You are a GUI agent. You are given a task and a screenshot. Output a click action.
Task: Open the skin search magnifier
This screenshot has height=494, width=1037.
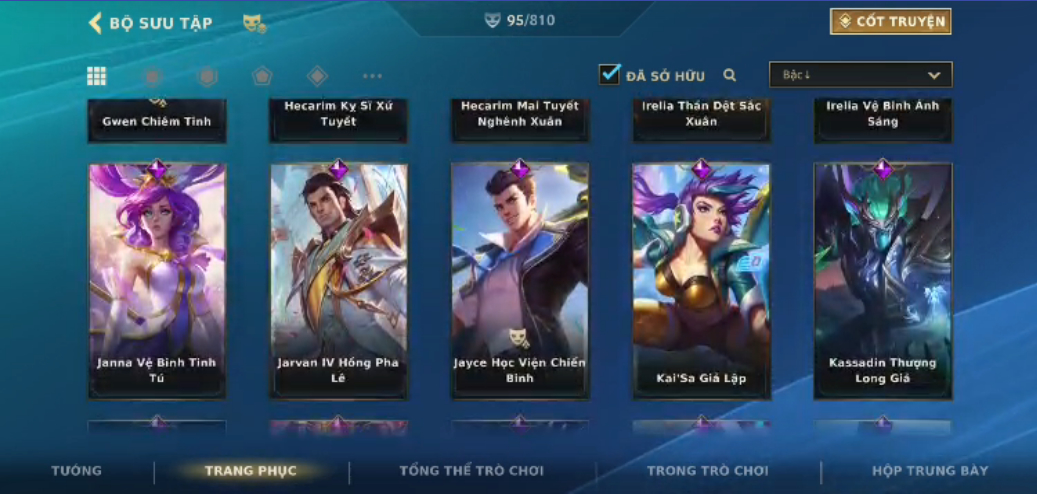730,75
